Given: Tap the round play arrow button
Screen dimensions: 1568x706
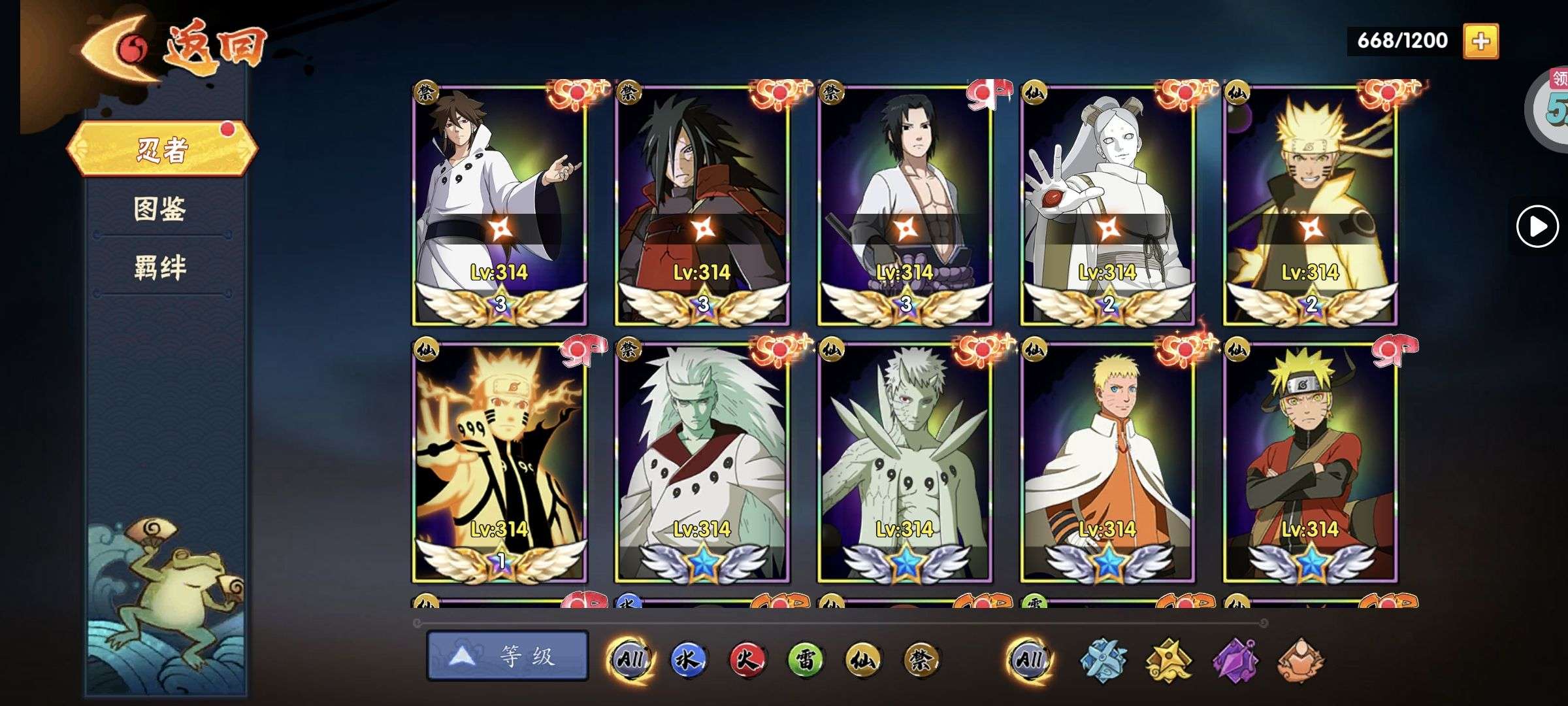Looking at the screenshot, I should pos(1537,227).
